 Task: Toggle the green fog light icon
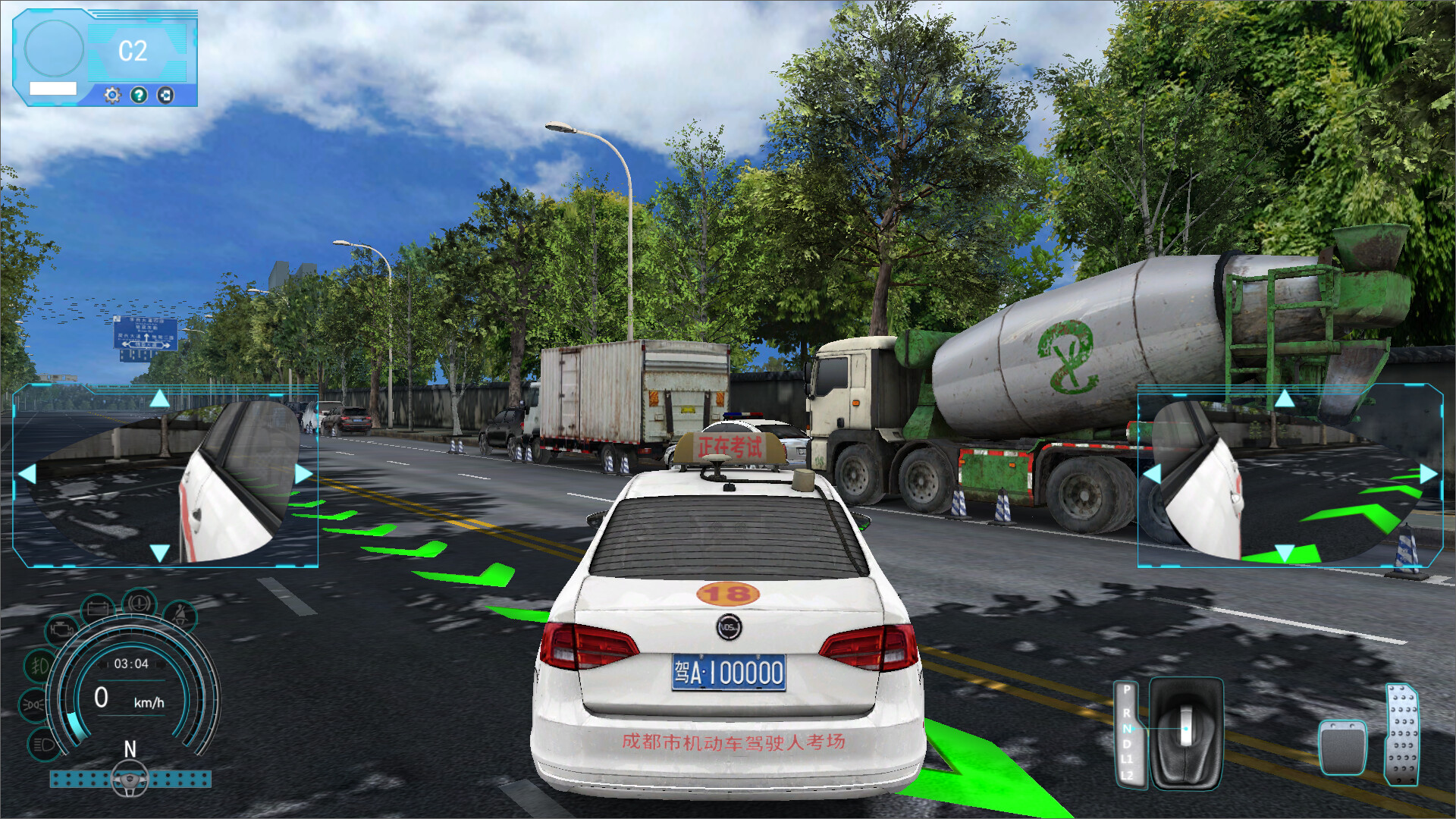click(x=39, y=667)
